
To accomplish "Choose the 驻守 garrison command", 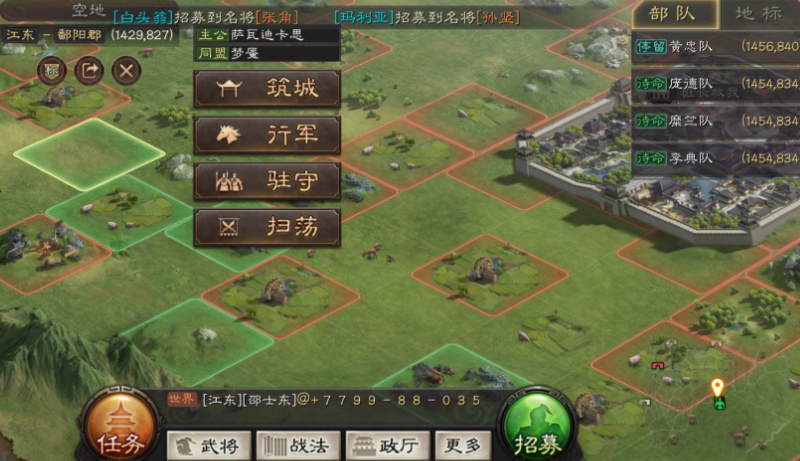I will click(x=267, y=181).
